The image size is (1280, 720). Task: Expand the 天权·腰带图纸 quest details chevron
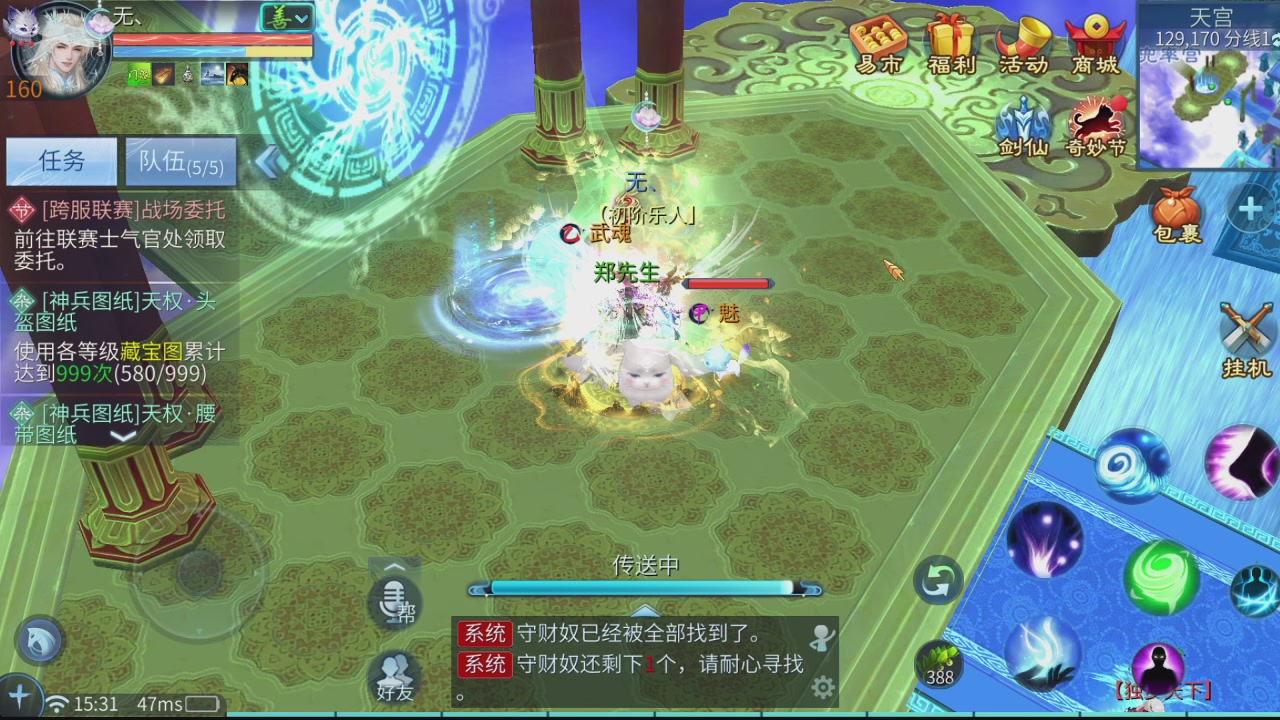tap(122, 438)
